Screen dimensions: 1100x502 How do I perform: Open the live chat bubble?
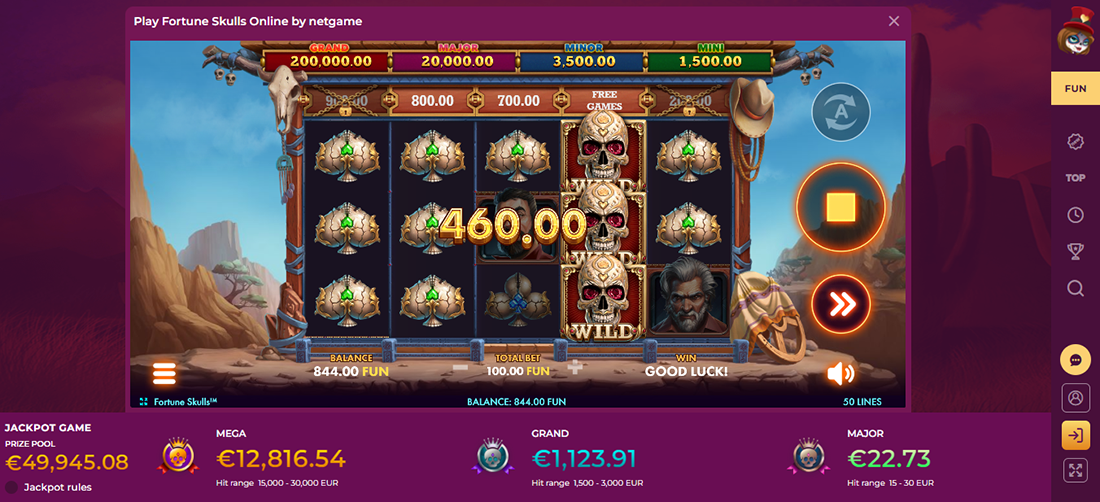pyautogui.click(x=1075, y=360)
